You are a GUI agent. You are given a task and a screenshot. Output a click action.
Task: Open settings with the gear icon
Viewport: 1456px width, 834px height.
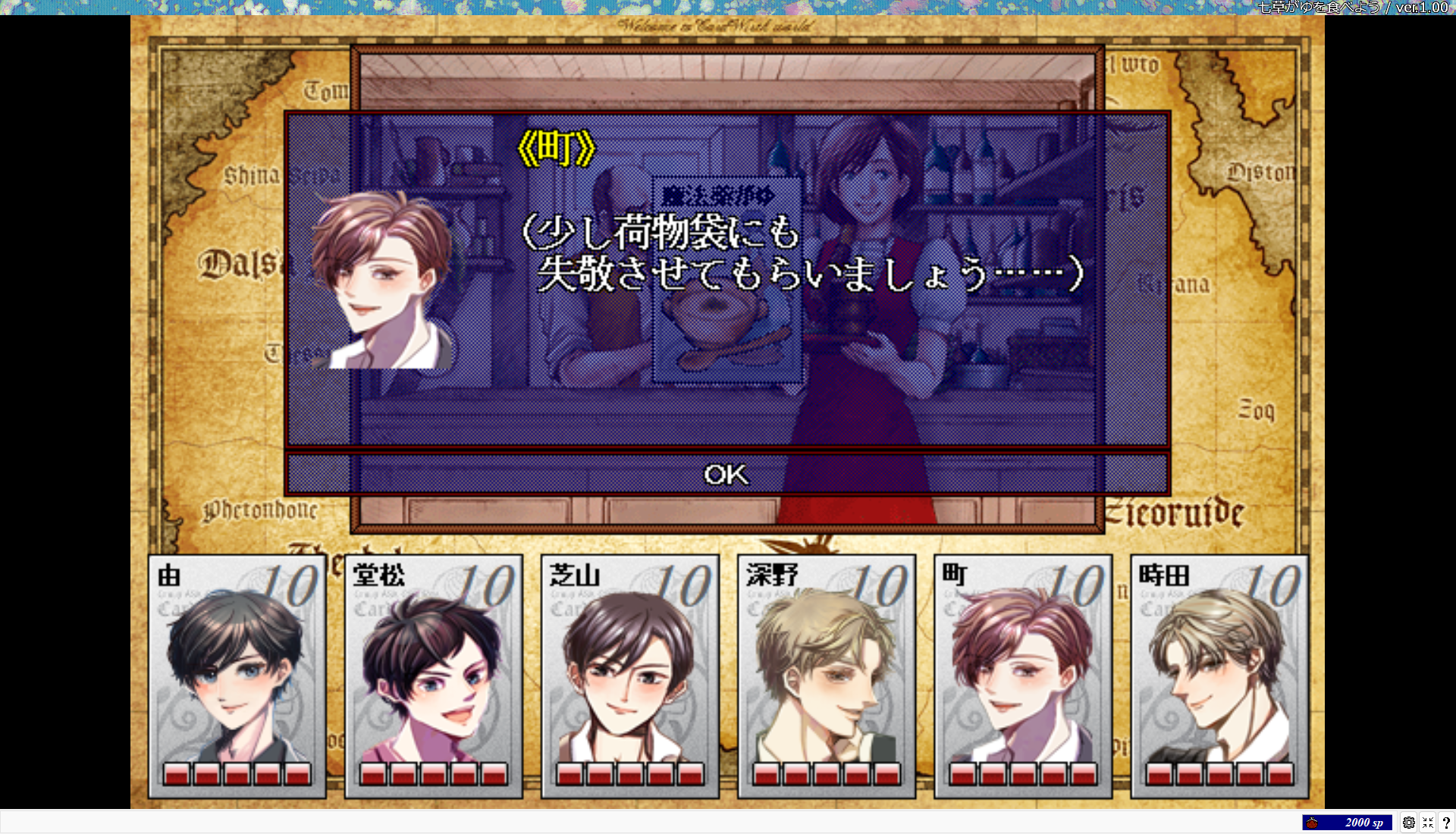coord(1409,823)
